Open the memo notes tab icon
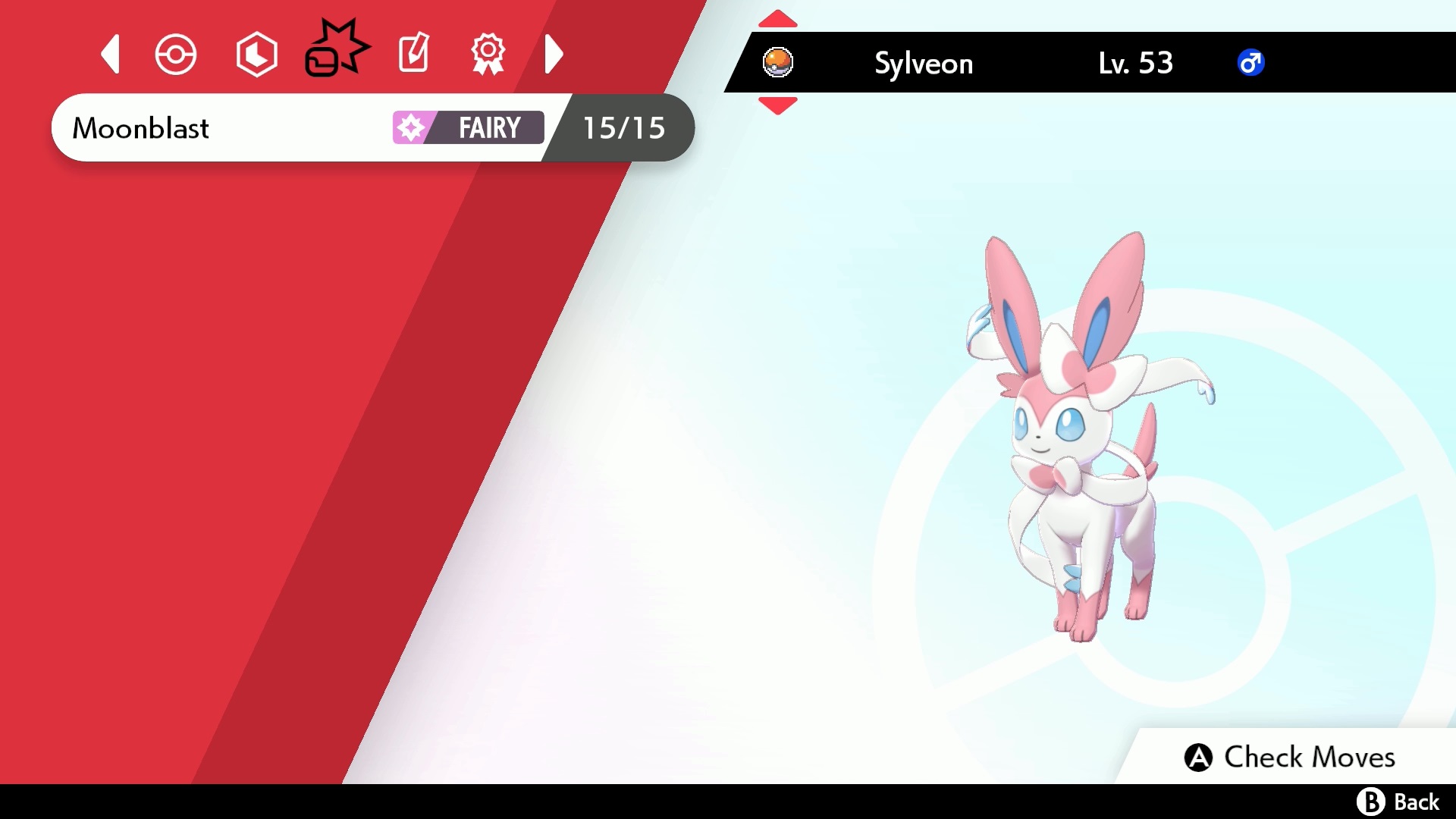This screenshot has height=819, width=1456. pos(413,54)
